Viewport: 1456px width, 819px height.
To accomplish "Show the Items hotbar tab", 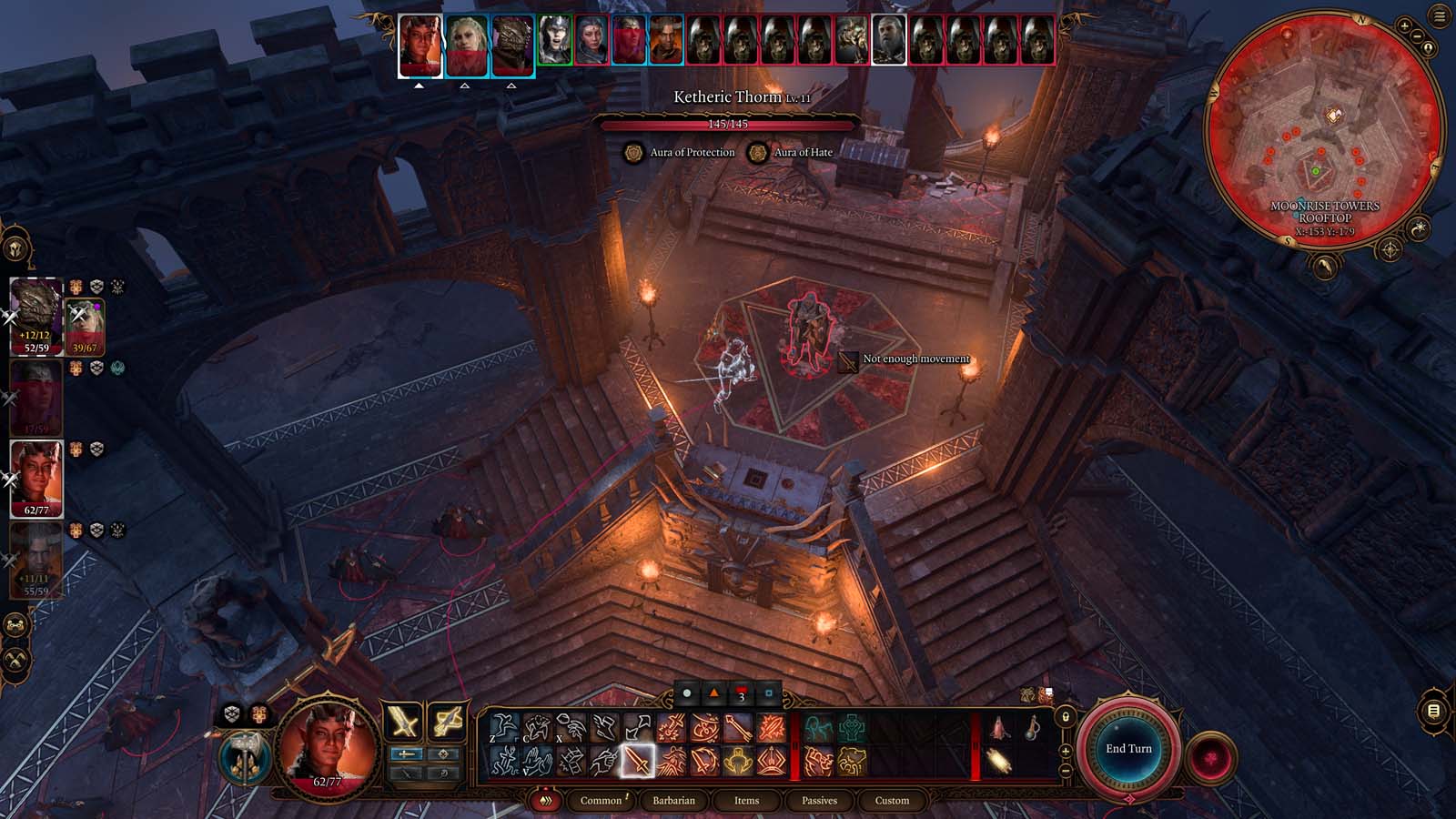I will tap(746, 801).
